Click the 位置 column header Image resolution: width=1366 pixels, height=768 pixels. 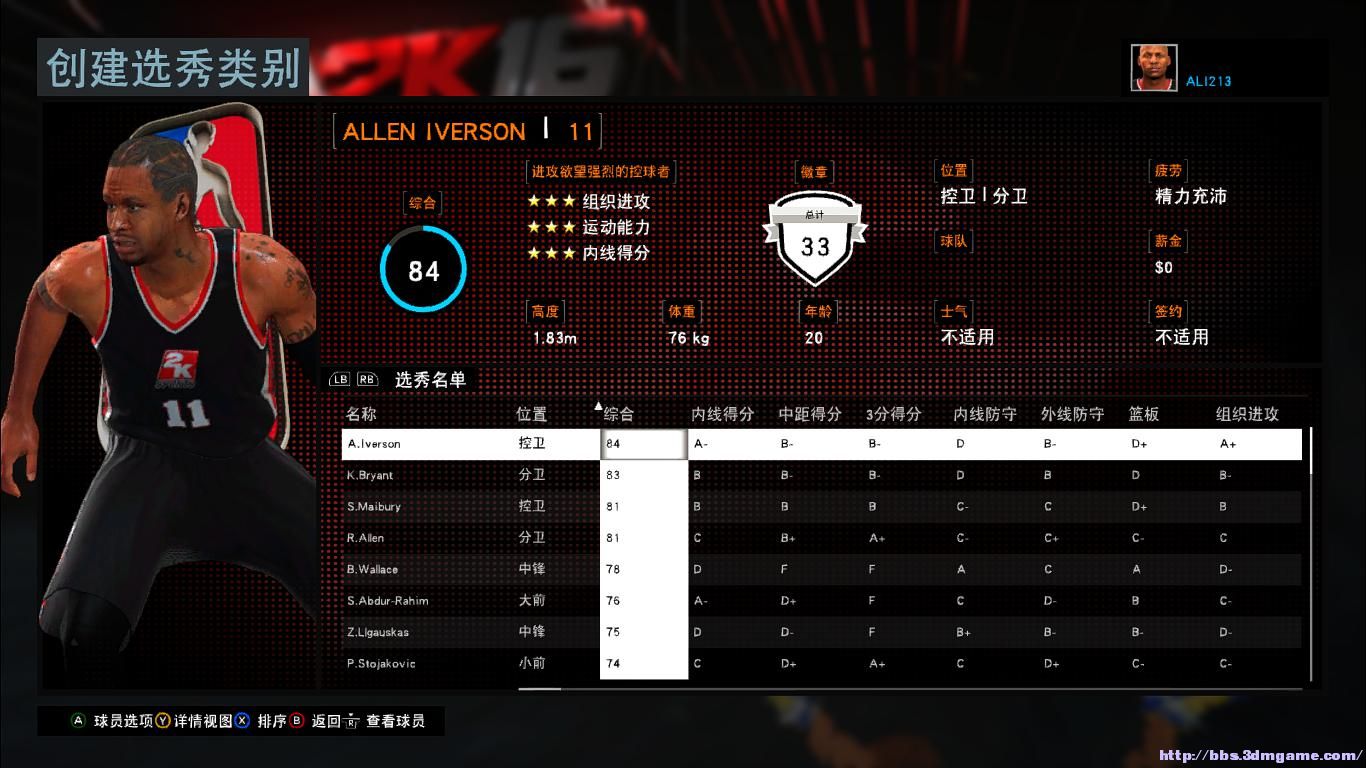tap(531, 413)
